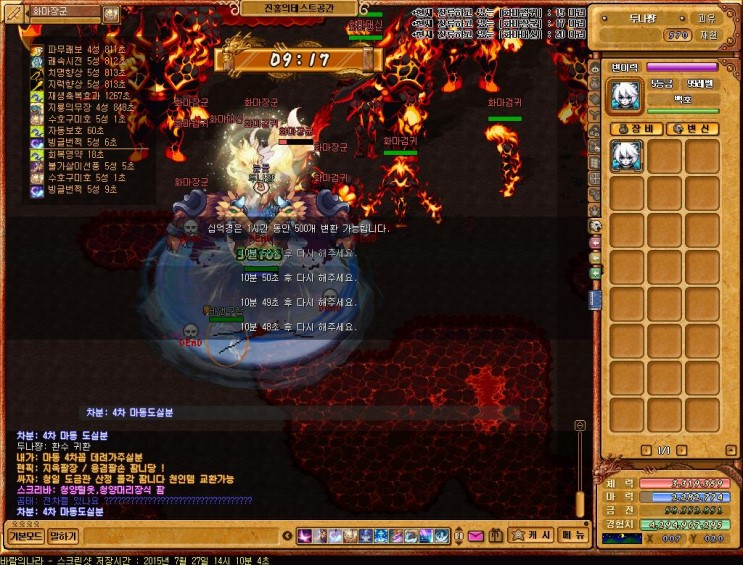Image resolution: width=743 pixels, height=565 pixels.
Task: Open the 장비 (equipment) tab
Action: click(636, 128)
